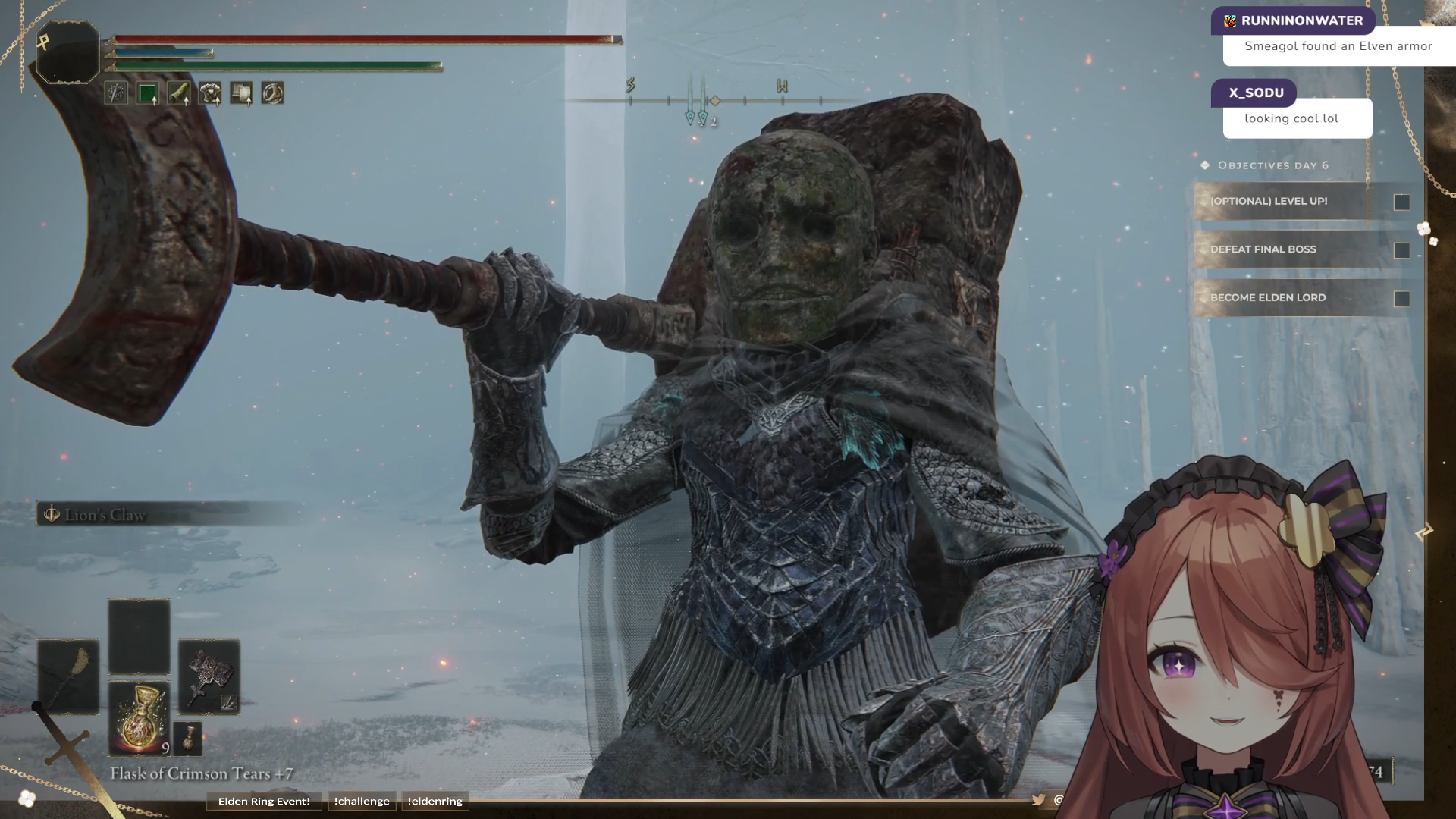Viewport: 1456px width, 819px height.
Task: Select the left-hand staff weapon slot
Action: [68, 676]
